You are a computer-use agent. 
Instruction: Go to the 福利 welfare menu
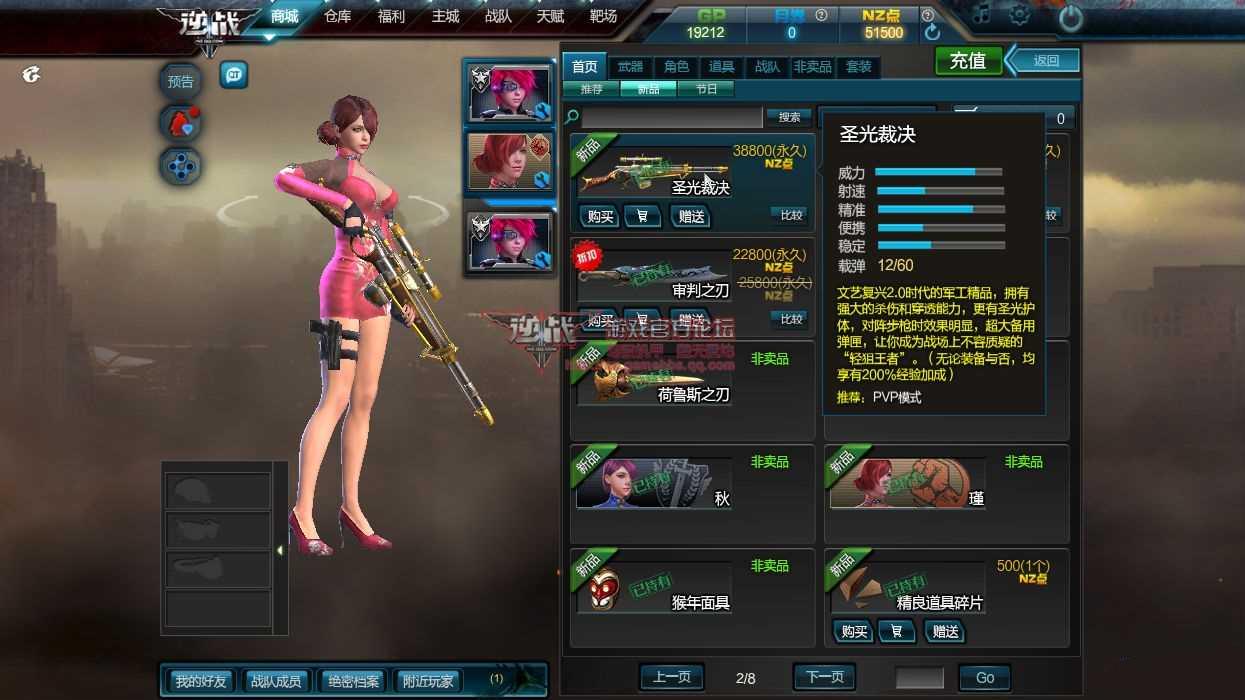(x=392, y=17)
